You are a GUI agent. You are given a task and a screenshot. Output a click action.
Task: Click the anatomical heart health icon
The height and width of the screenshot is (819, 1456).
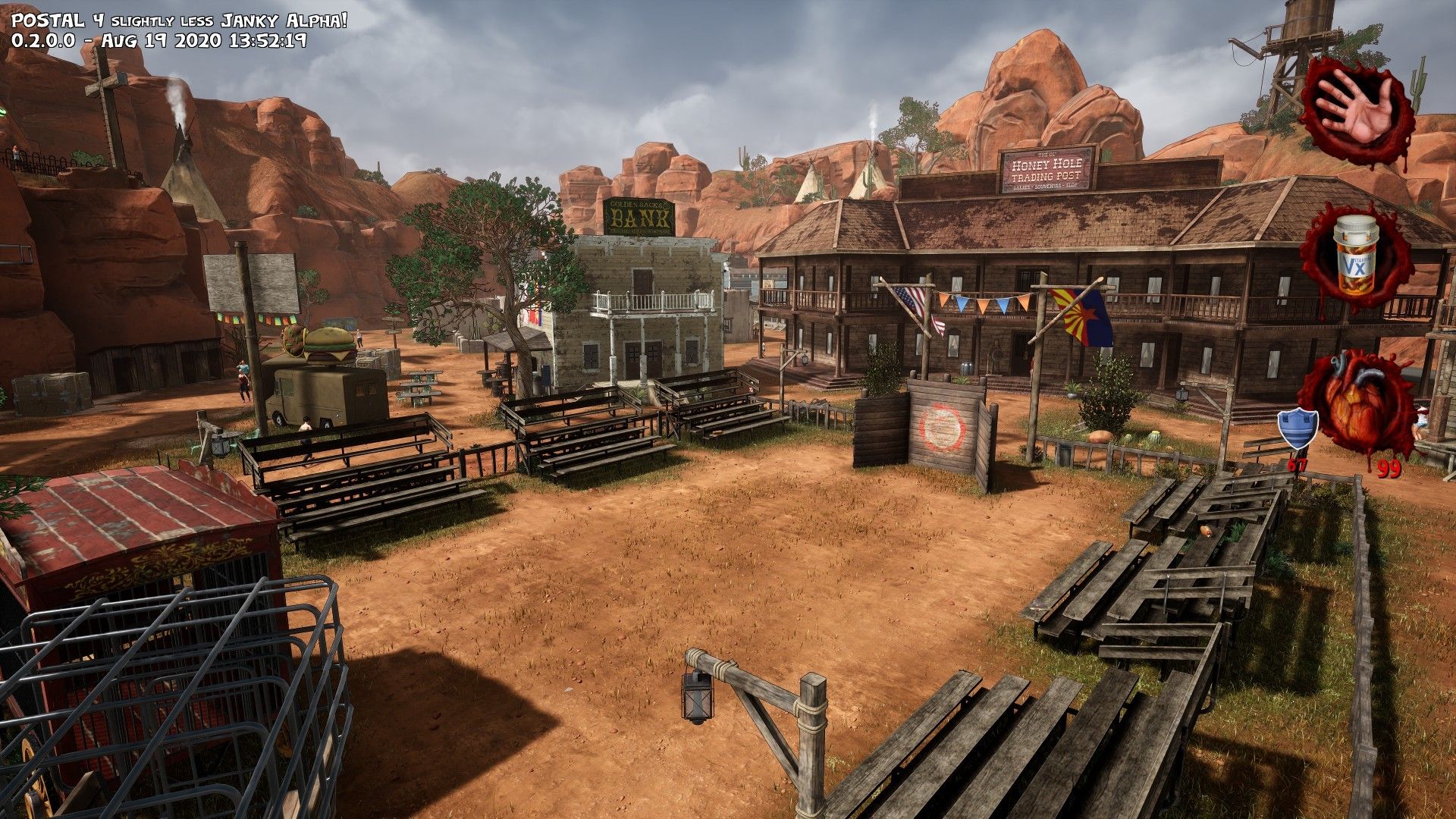click(1357, 402)
